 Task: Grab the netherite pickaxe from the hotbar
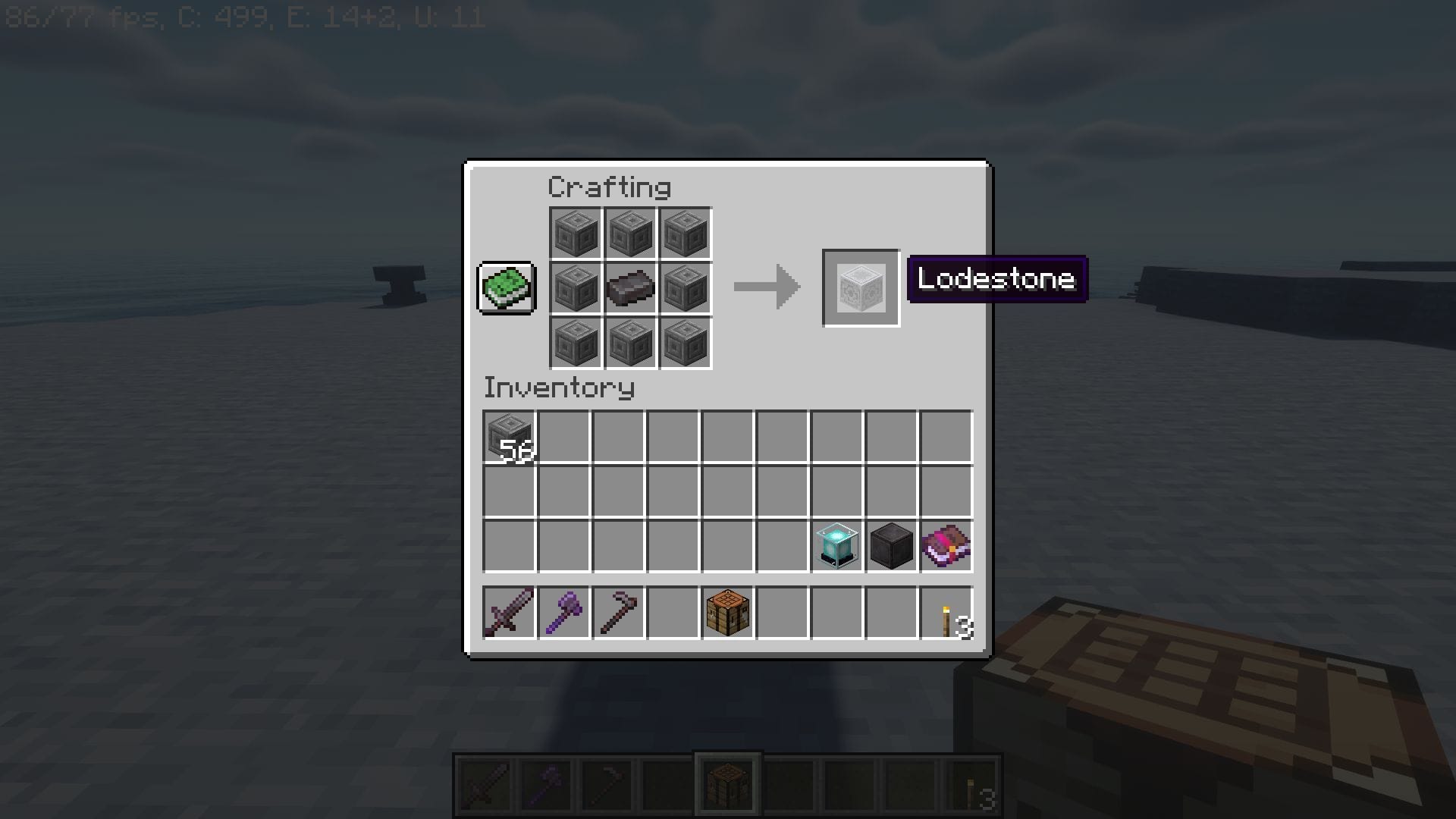[x=619, y=612]
